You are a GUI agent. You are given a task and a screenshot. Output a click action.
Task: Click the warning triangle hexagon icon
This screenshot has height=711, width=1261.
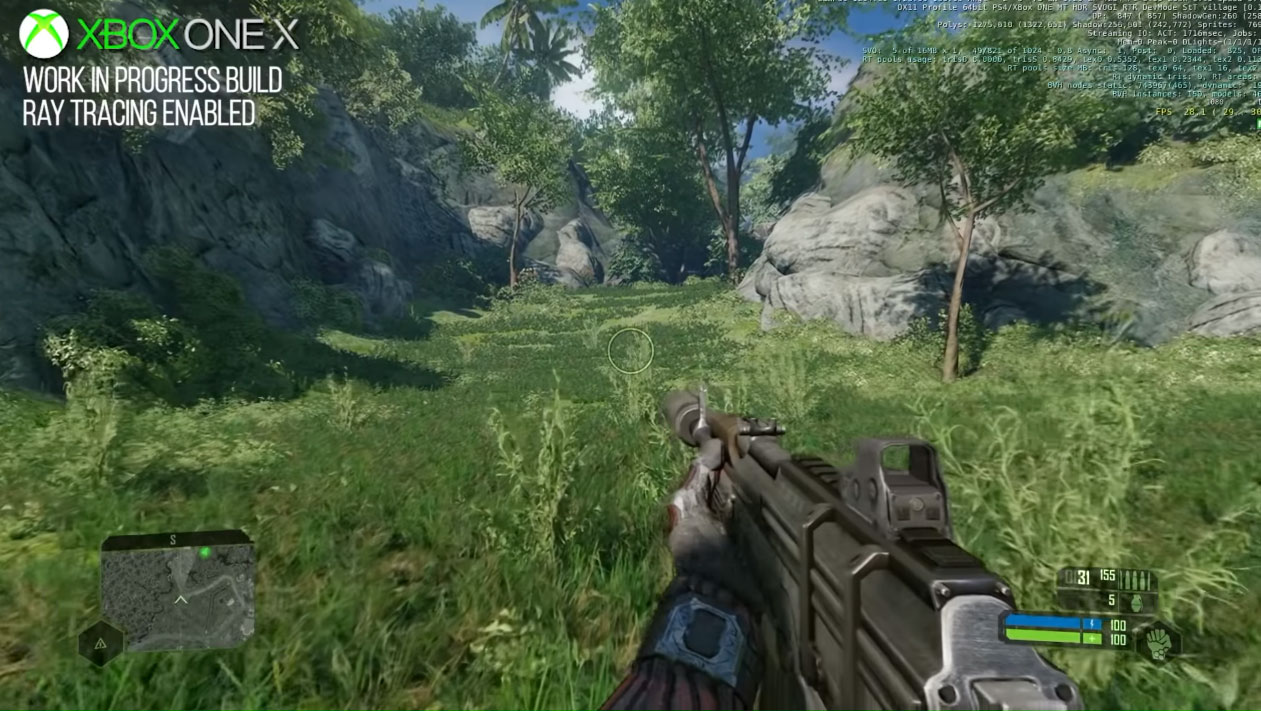(100, 645)
